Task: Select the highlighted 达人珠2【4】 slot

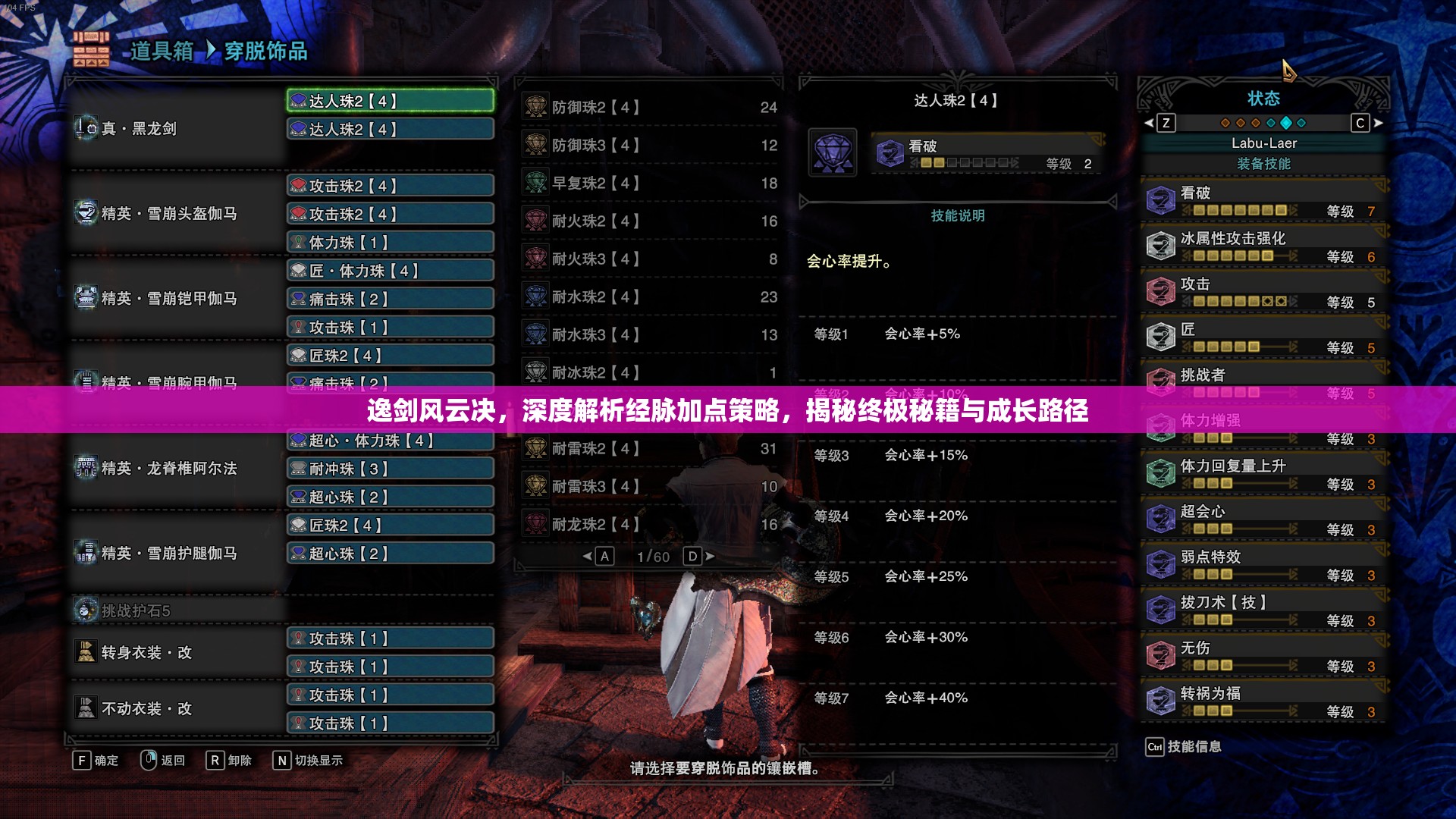Action: tap(391, 101)
